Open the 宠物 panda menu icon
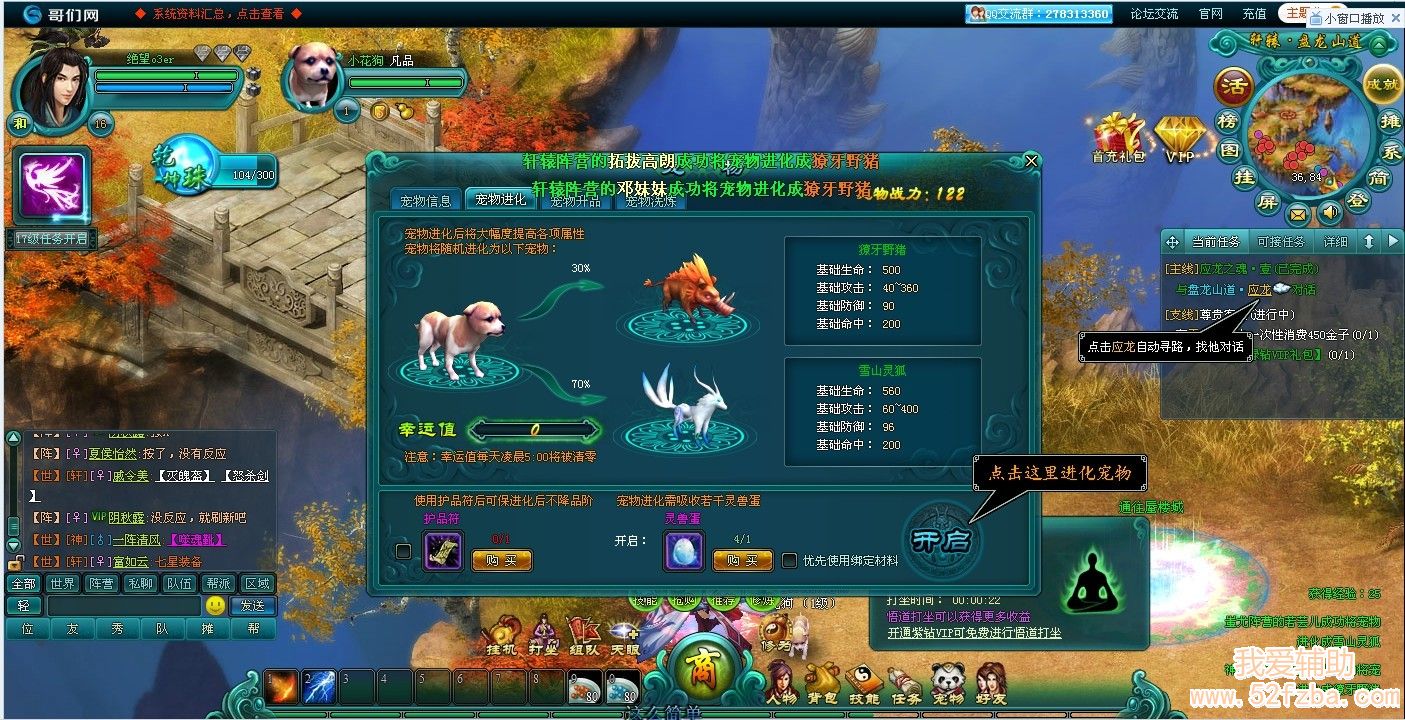The width and height of the screenshot is (1405, 720). tap(947, 683)
